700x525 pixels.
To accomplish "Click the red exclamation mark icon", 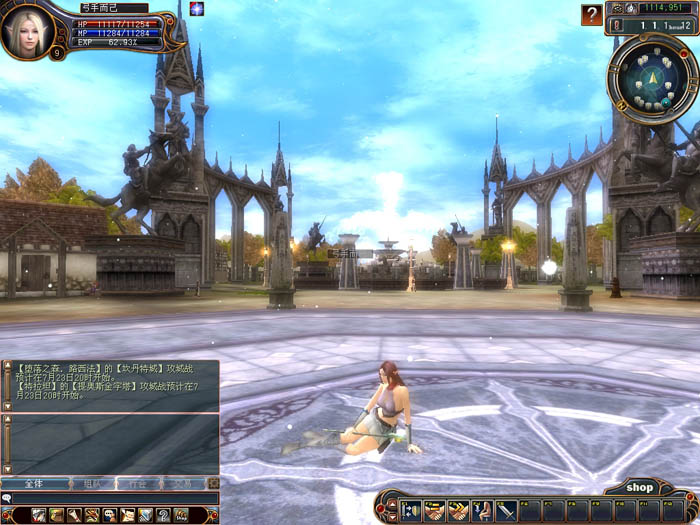I will (616, 23).
